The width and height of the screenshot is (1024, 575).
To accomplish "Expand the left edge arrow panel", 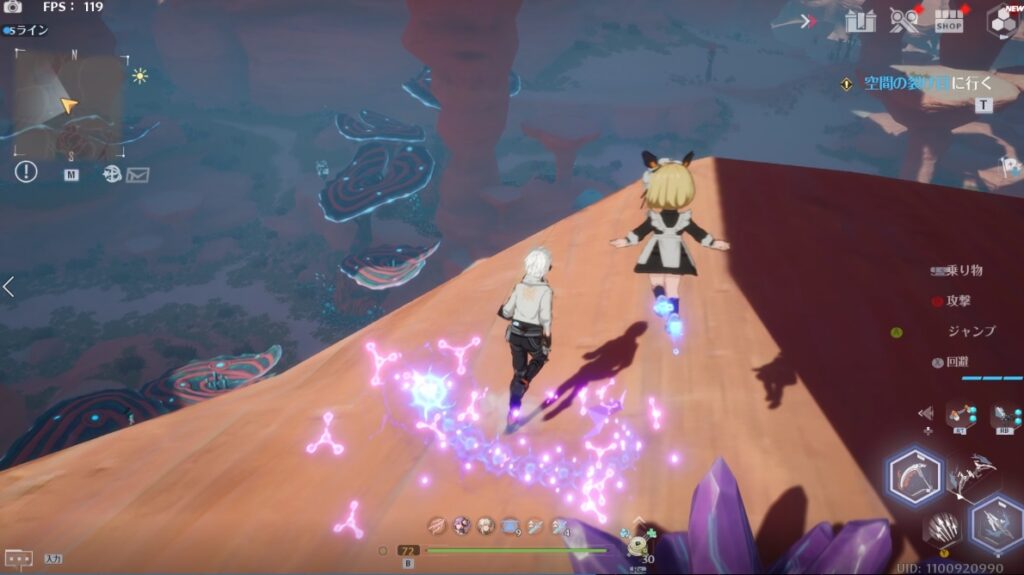I will click(8, 287).
